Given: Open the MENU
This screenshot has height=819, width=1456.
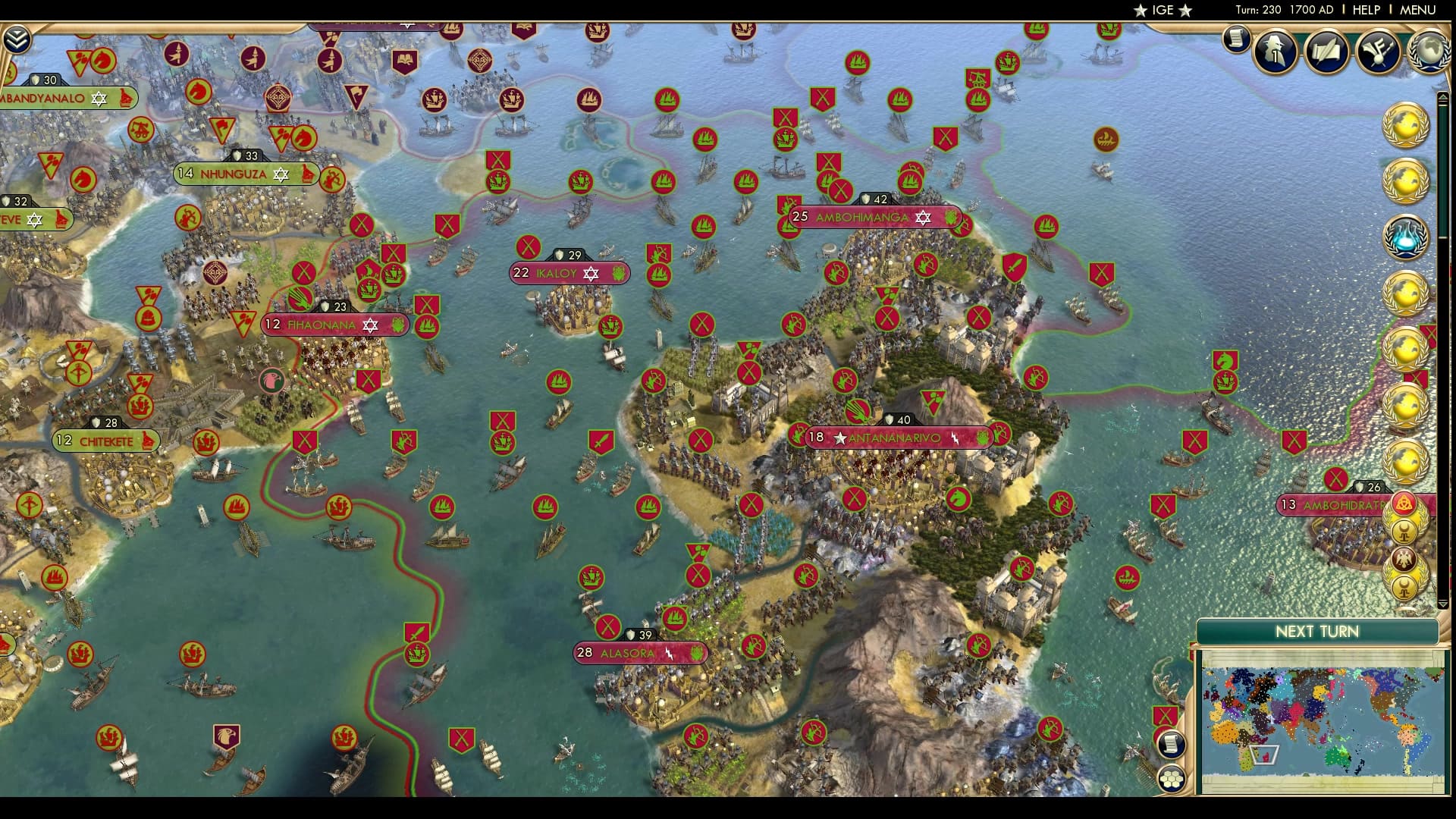Looking at the screenshot, I should pos(1417,10).
